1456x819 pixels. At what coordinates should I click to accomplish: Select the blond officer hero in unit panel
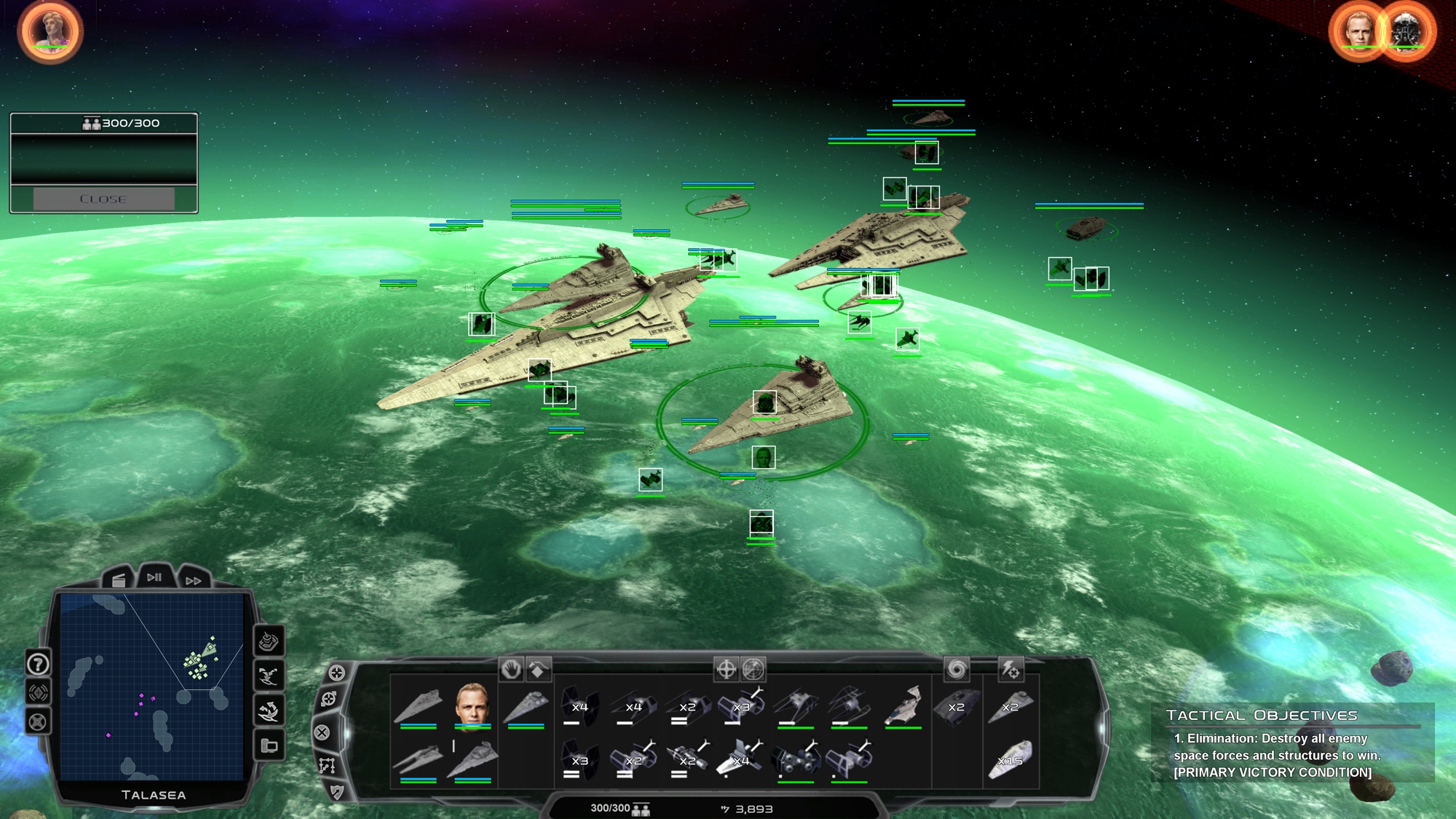click(472, 704)
